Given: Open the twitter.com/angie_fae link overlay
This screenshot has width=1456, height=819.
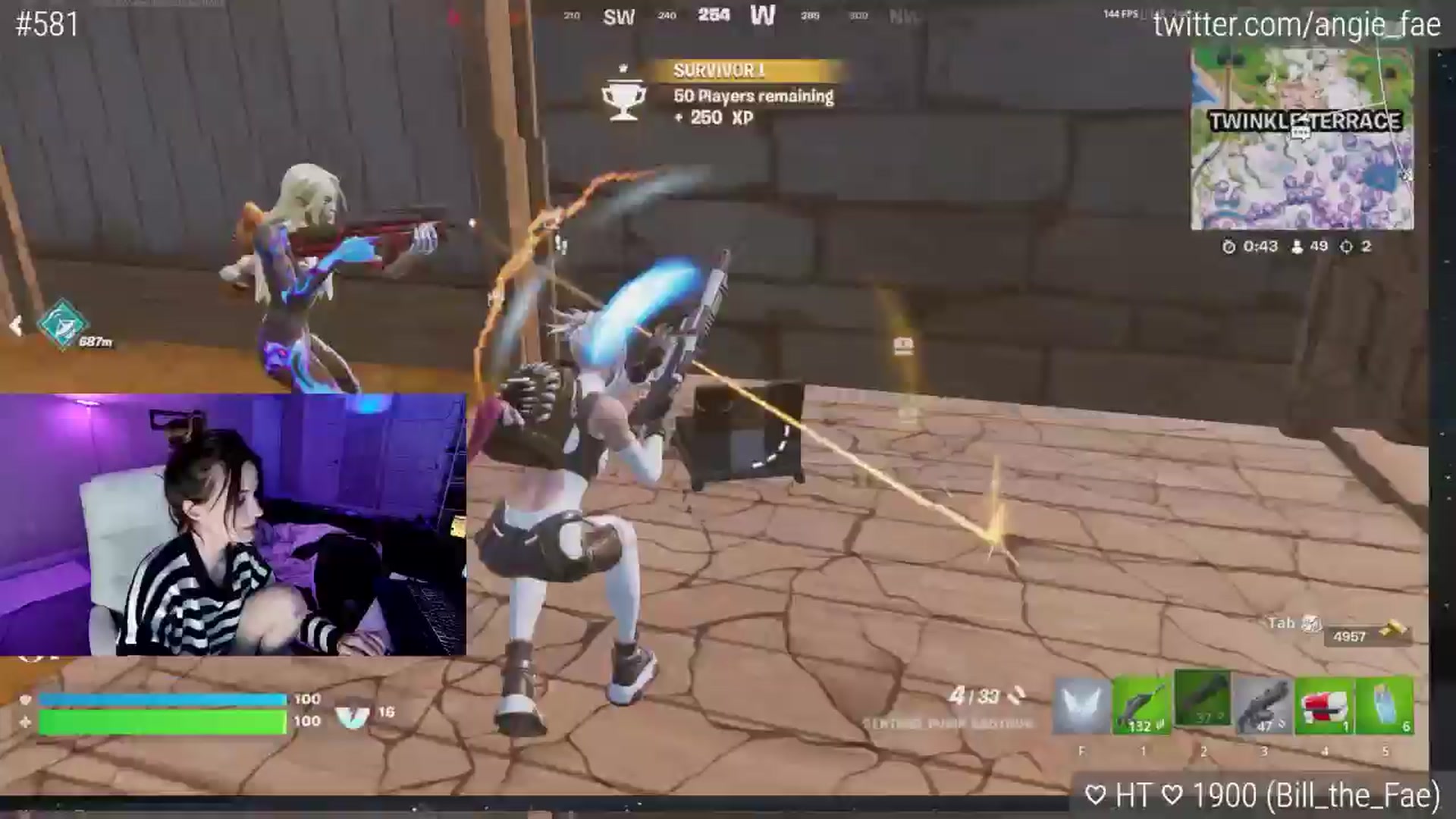Looking at the screenshot, I should click(x=1296, y=25).
